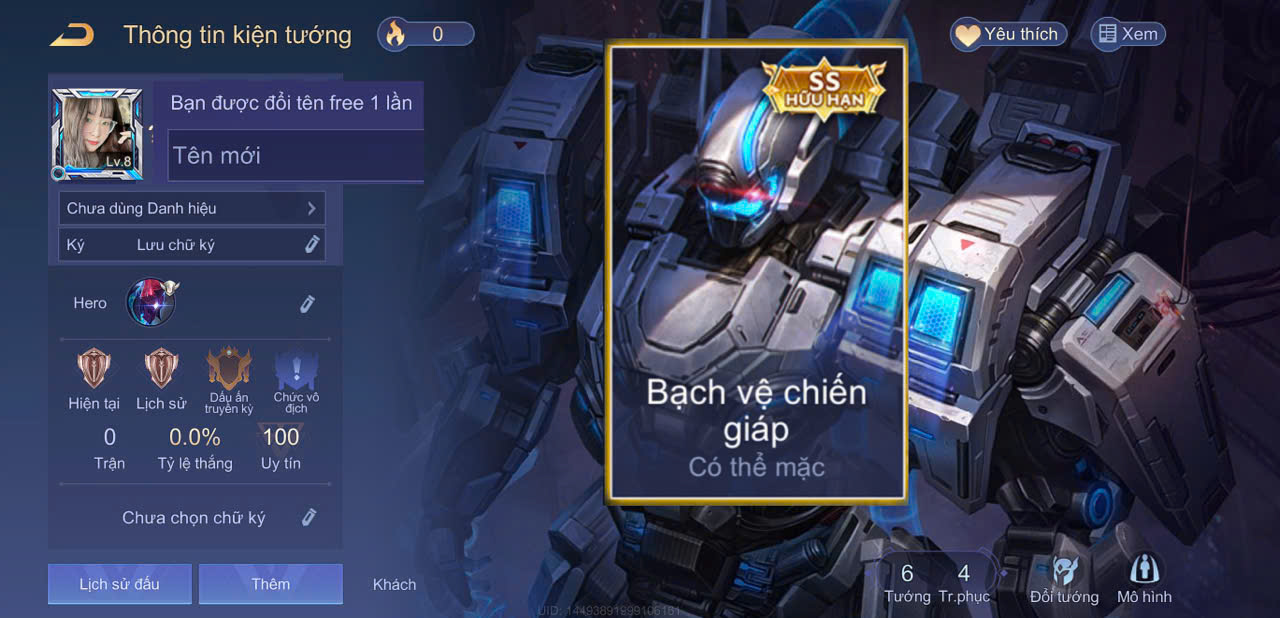Screen dimensions: 1280x618
Task: Show the Hiện tại rank badge
Action: pos(94,369)
